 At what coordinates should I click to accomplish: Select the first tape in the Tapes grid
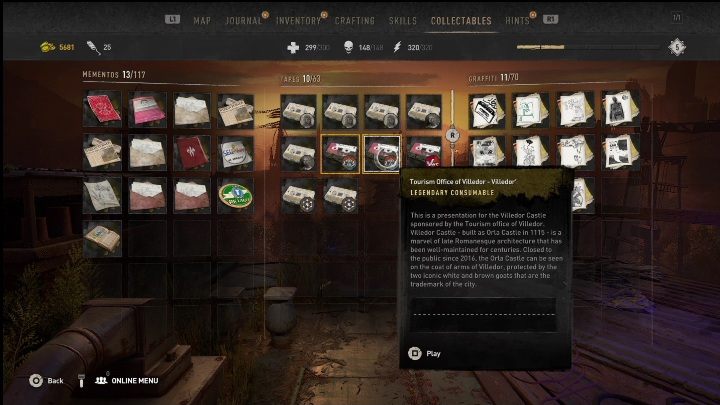(299, 110)
